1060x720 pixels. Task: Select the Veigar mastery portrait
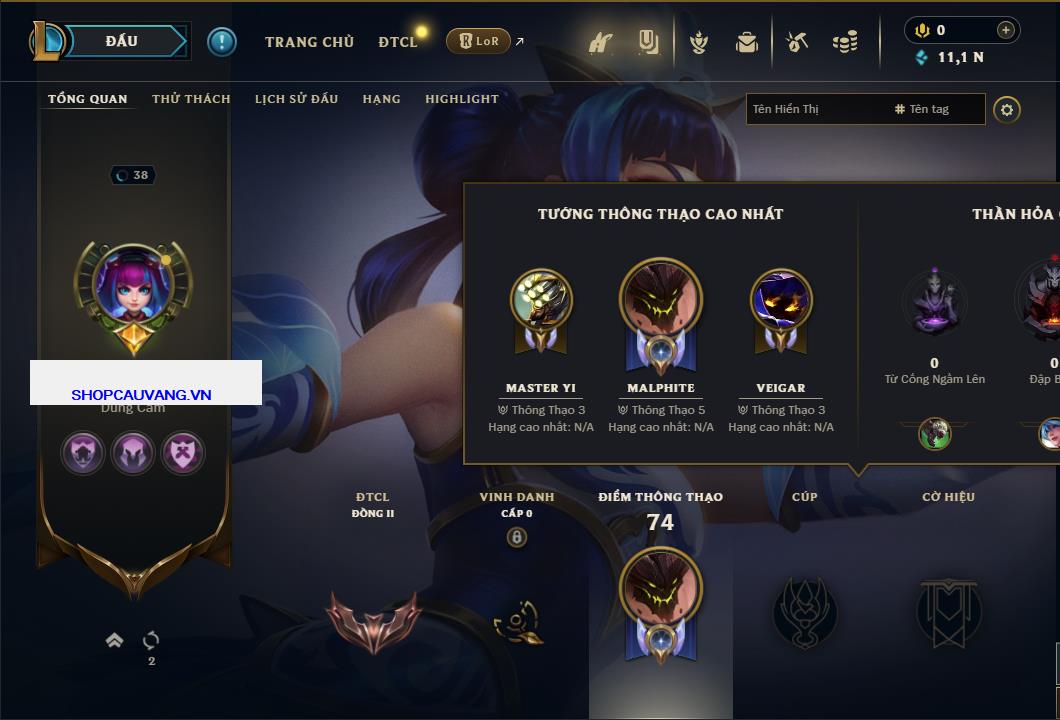(x=781, y=300)
